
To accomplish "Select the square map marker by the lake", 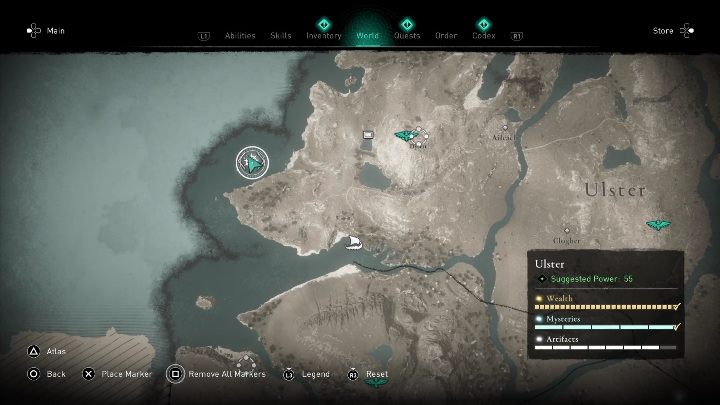I will [x=368, y=133].
